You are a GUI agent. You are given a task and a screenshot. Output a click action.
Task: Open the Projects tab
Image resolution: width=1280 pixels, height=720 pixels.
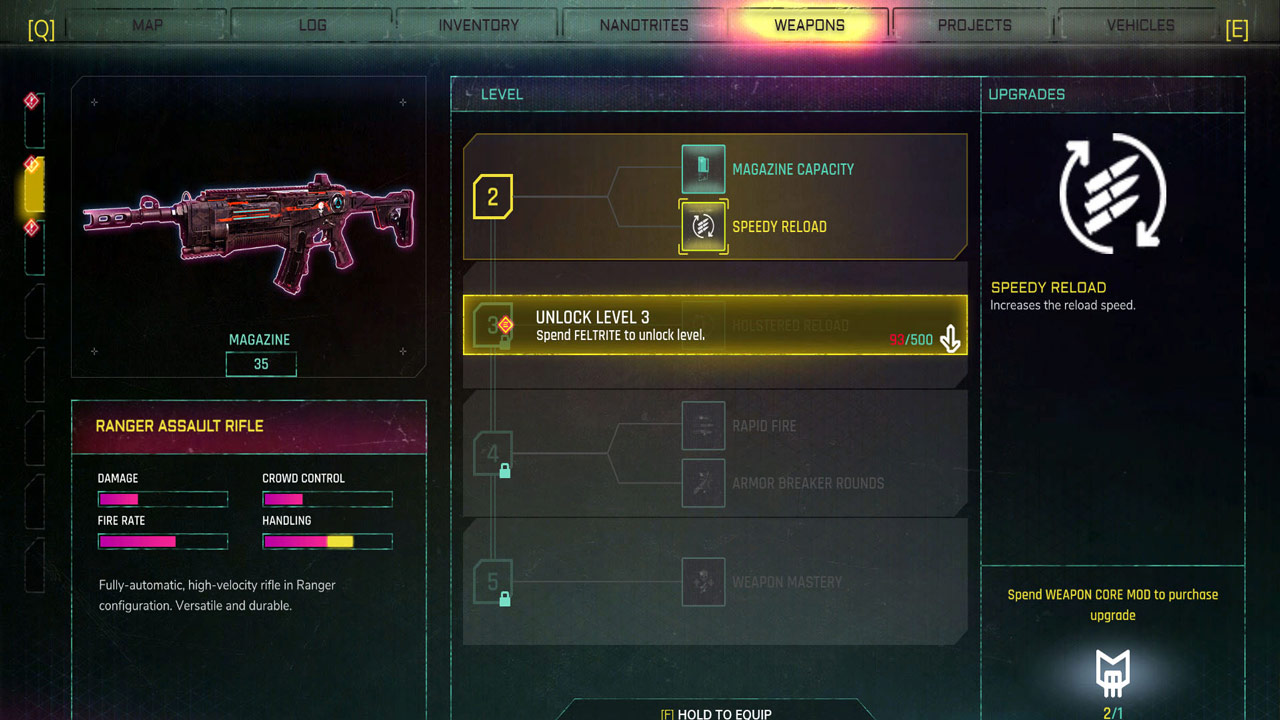(x=975, y=25)
